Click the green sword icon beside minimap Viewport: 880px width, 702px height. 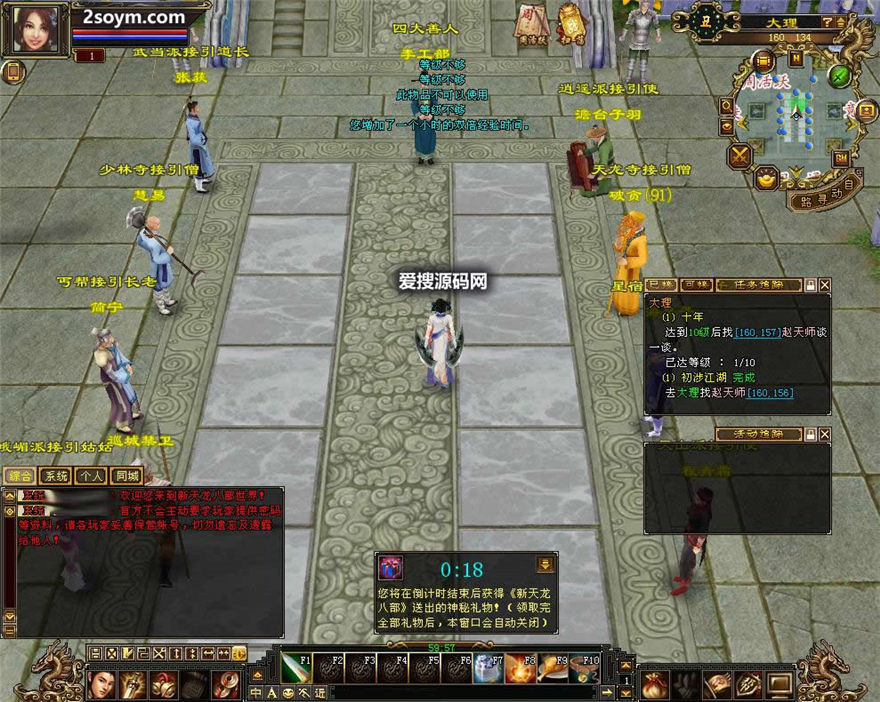tap(840, 76)
